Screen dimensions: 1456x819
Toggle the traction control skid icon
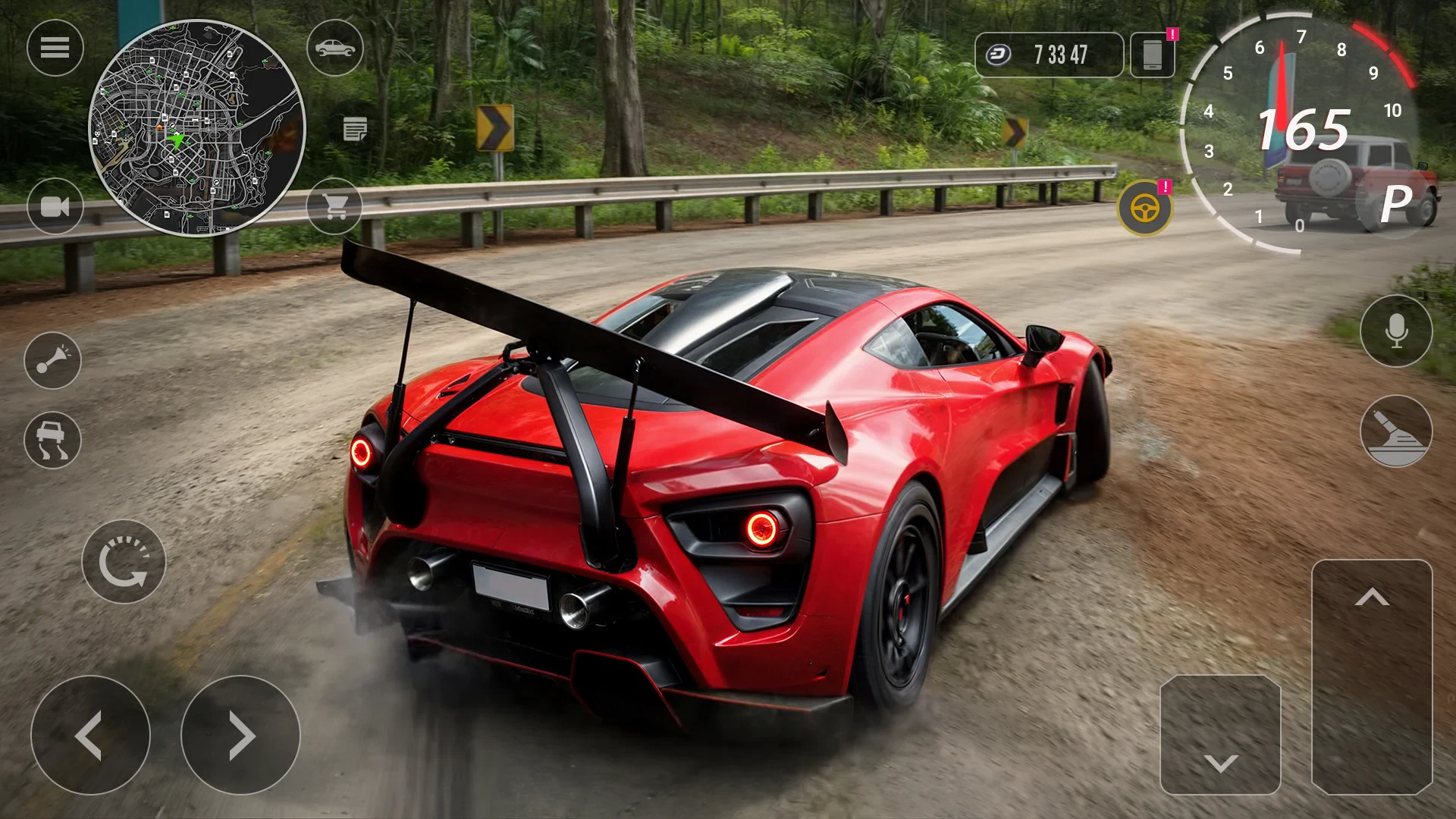(52, 440)
